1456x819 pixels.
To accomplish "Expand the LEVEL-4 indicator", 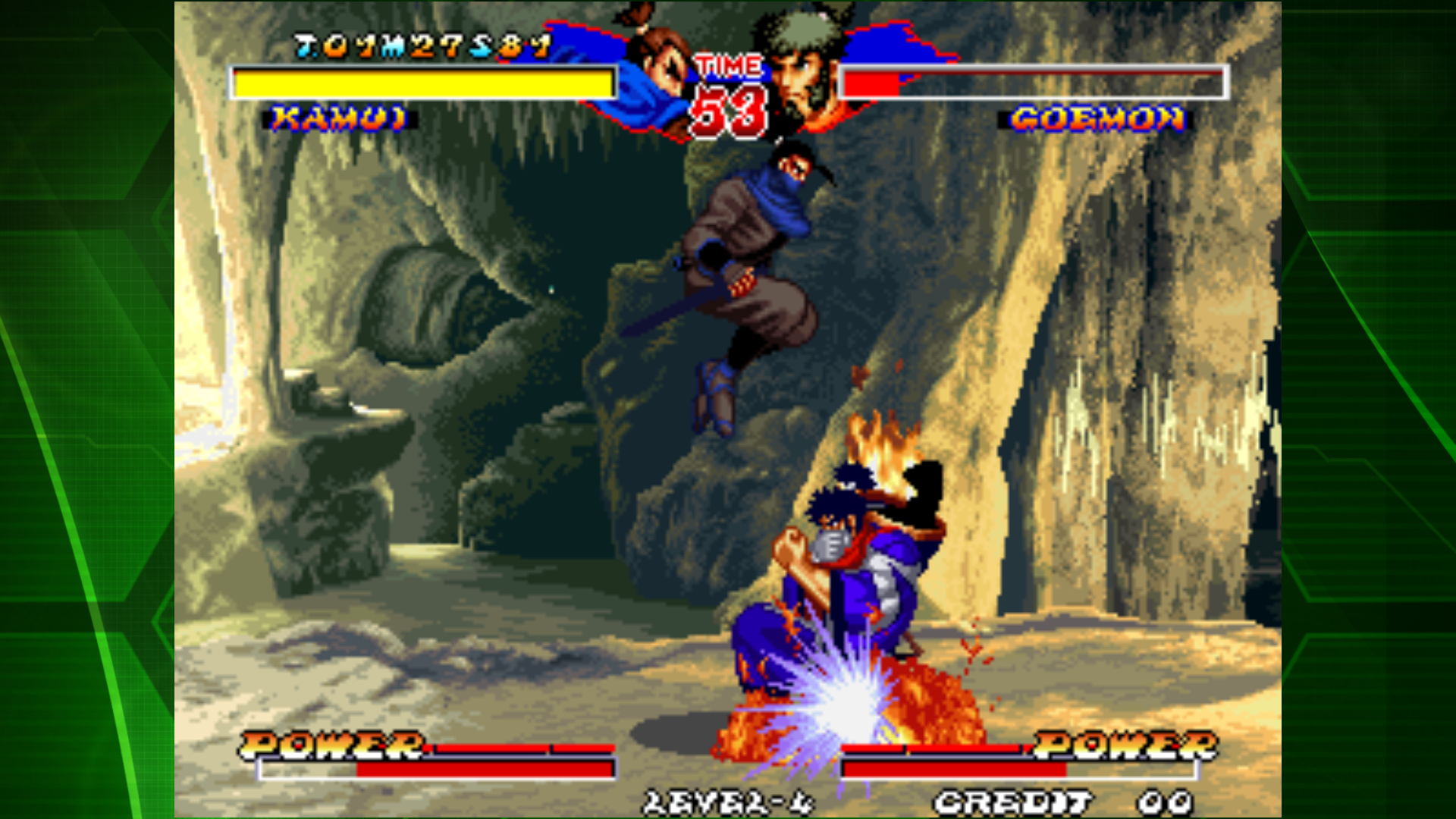I will [728, 802].
